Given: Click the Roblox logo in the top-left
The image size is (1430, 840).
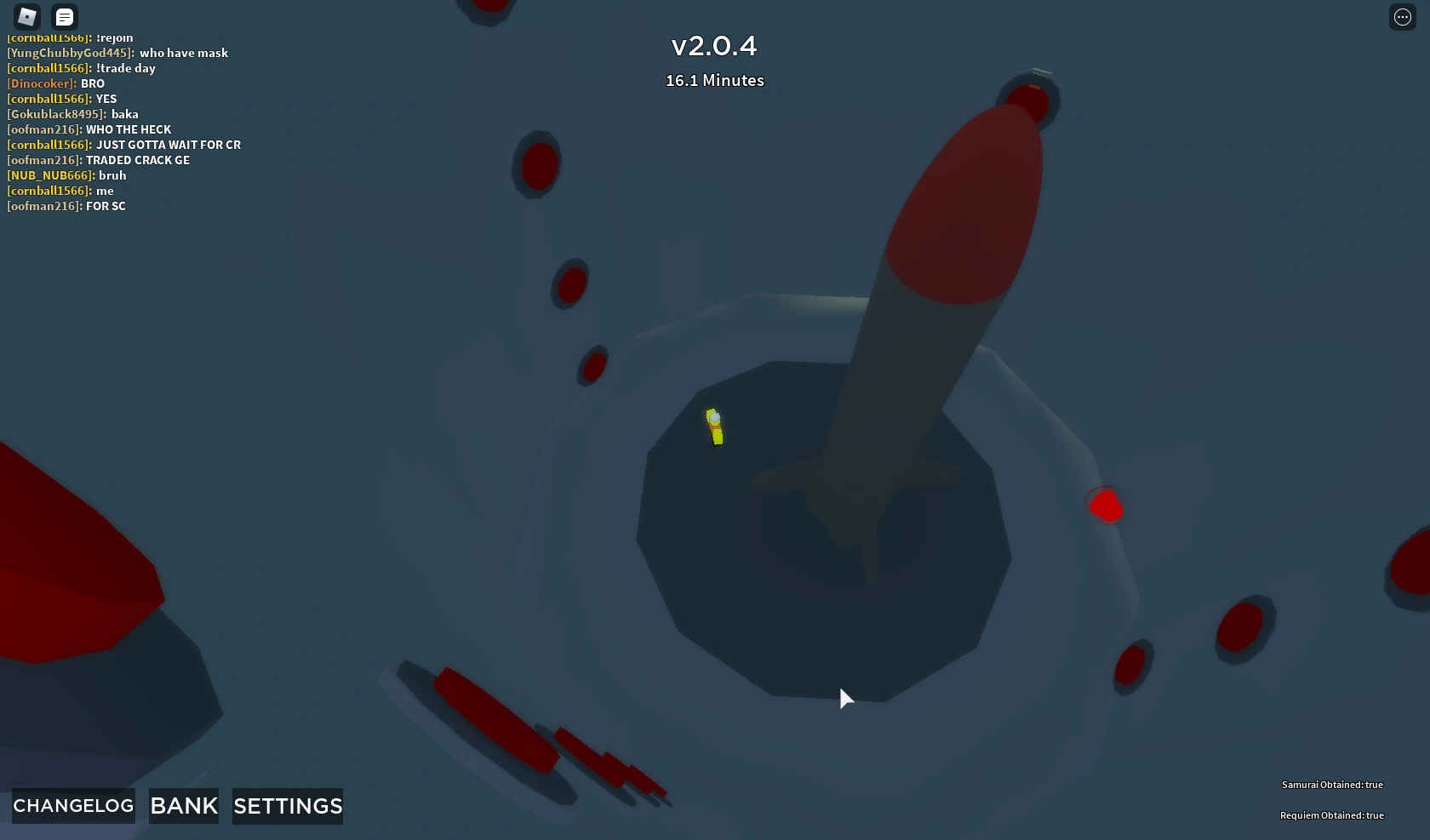Looking at the screenshot, I should 26,17.
